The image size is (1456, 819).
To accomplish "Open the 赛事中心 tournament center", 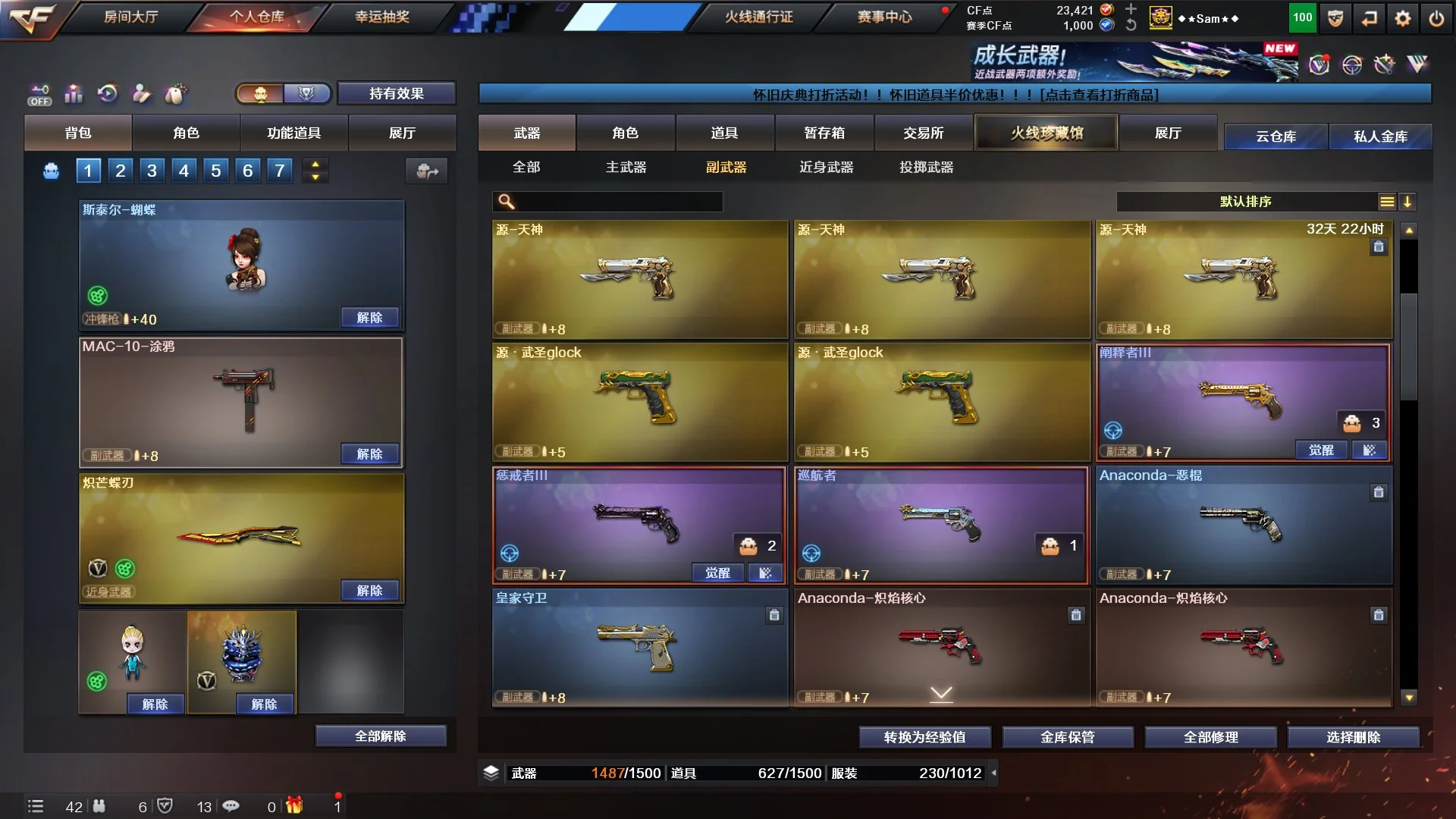I will (x=884, y=17).
